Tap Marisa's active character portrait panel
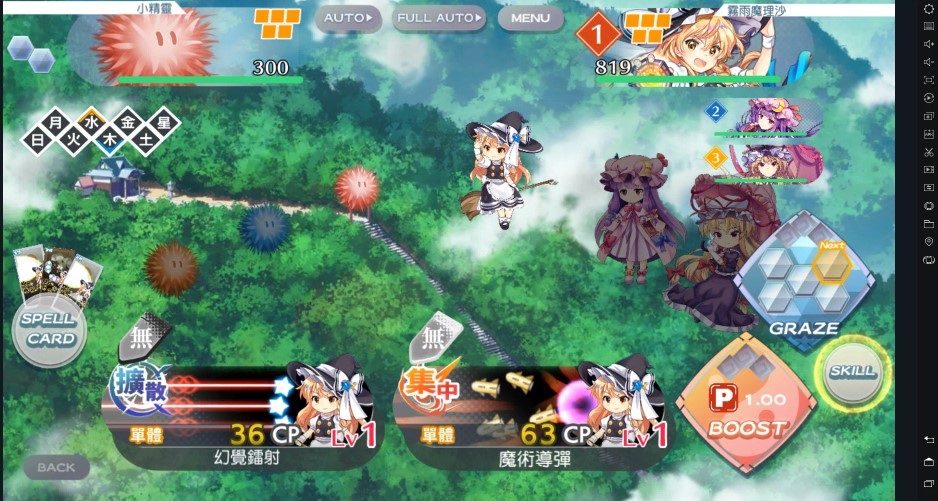Screen dimensions: 938x501 click(720, 45)
